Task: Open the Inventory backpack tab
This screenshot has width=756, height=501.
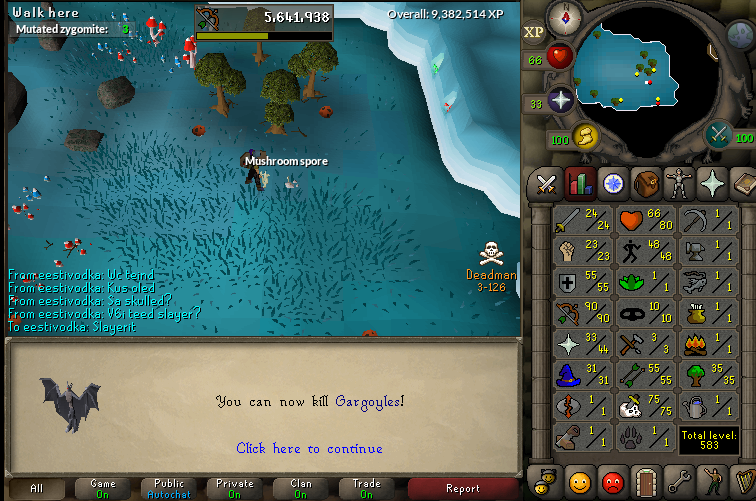Action: [645, 184]
